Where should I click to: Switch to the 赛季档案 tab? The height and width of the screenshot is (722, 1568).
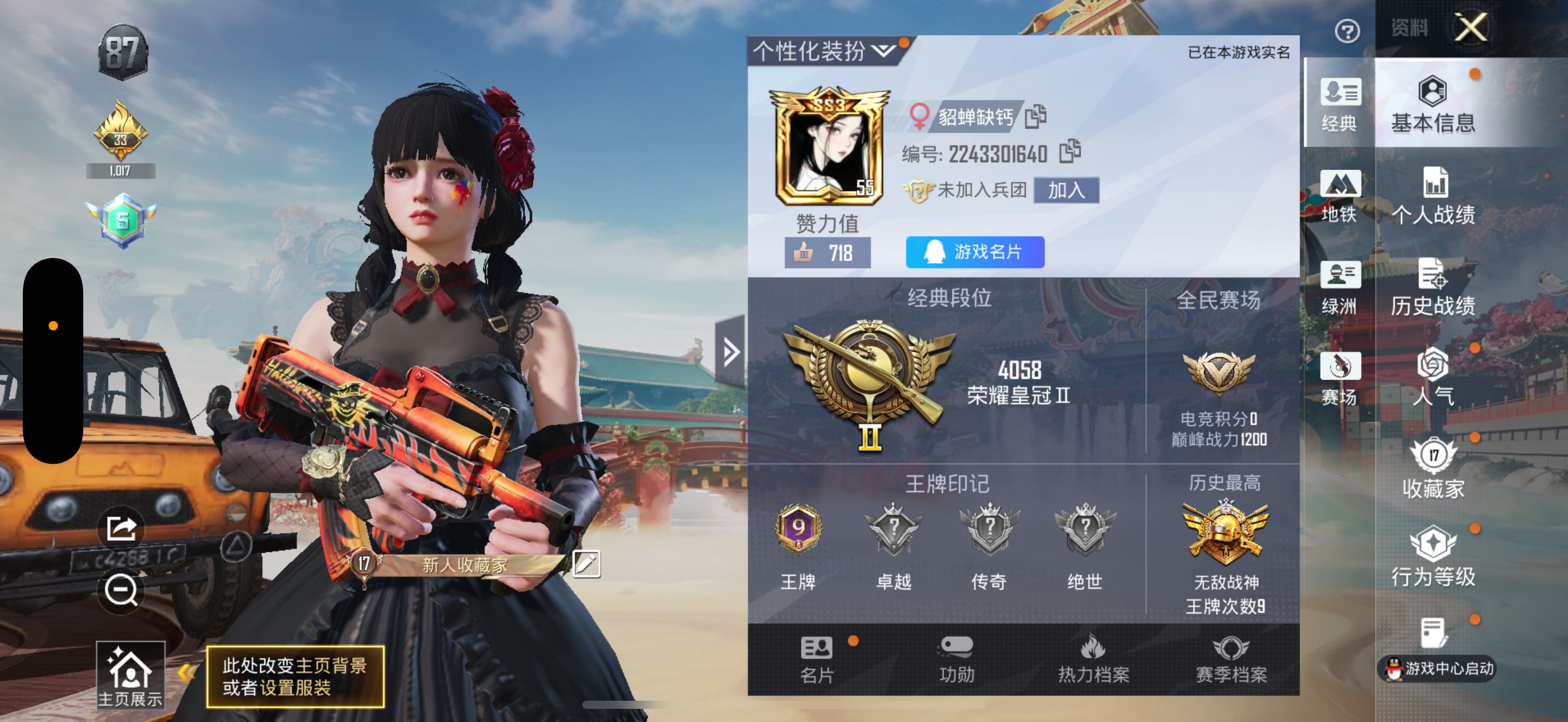click(x=1231, y=658)
